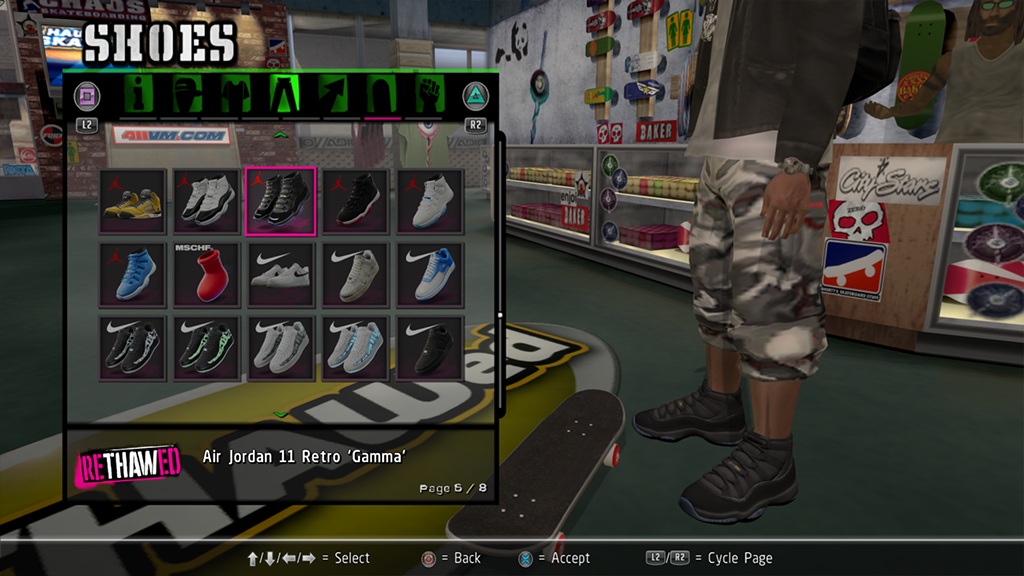Select the yellow and black Jordan shoes
This screenshot has height=576, width=1024.
tap(133, 201)
